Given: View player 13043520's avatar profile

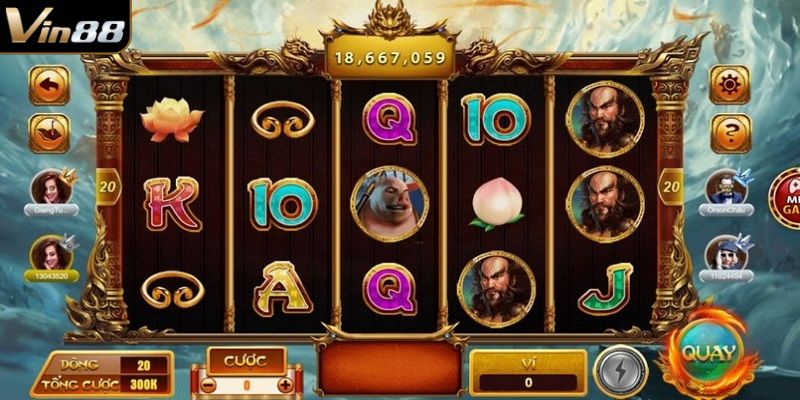Looking at the screenshot, I should pos(49,254).
